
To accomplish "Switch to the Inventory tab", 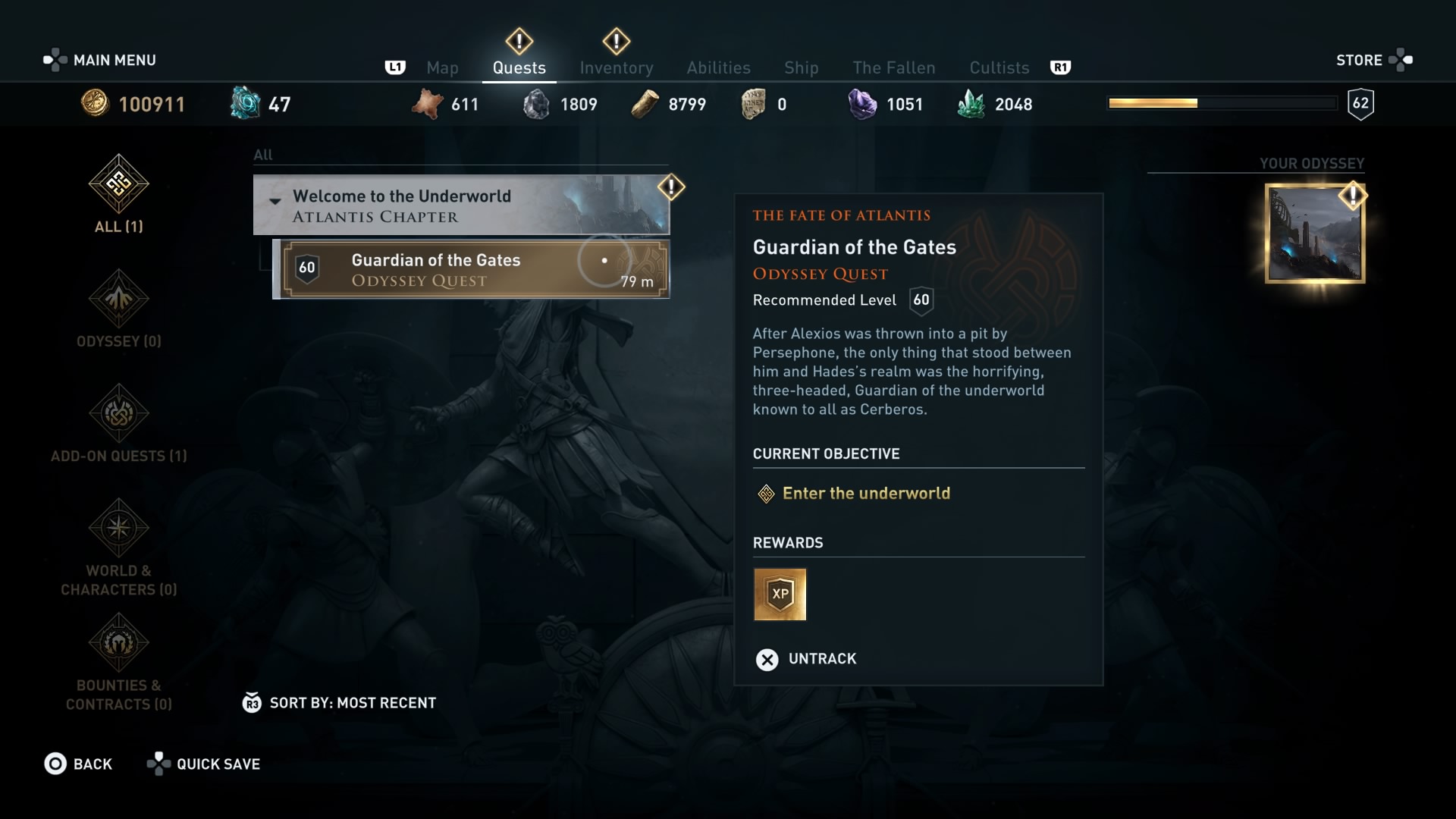I will point(617,67).
